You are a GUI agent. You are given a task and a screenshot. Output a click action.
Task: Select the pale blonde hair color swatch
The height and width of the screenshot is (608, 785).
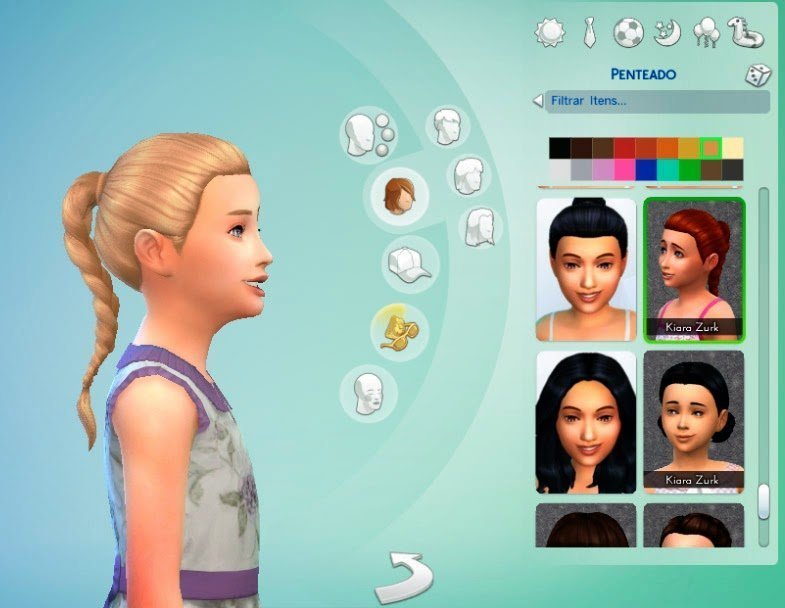[x=733, y=148]
